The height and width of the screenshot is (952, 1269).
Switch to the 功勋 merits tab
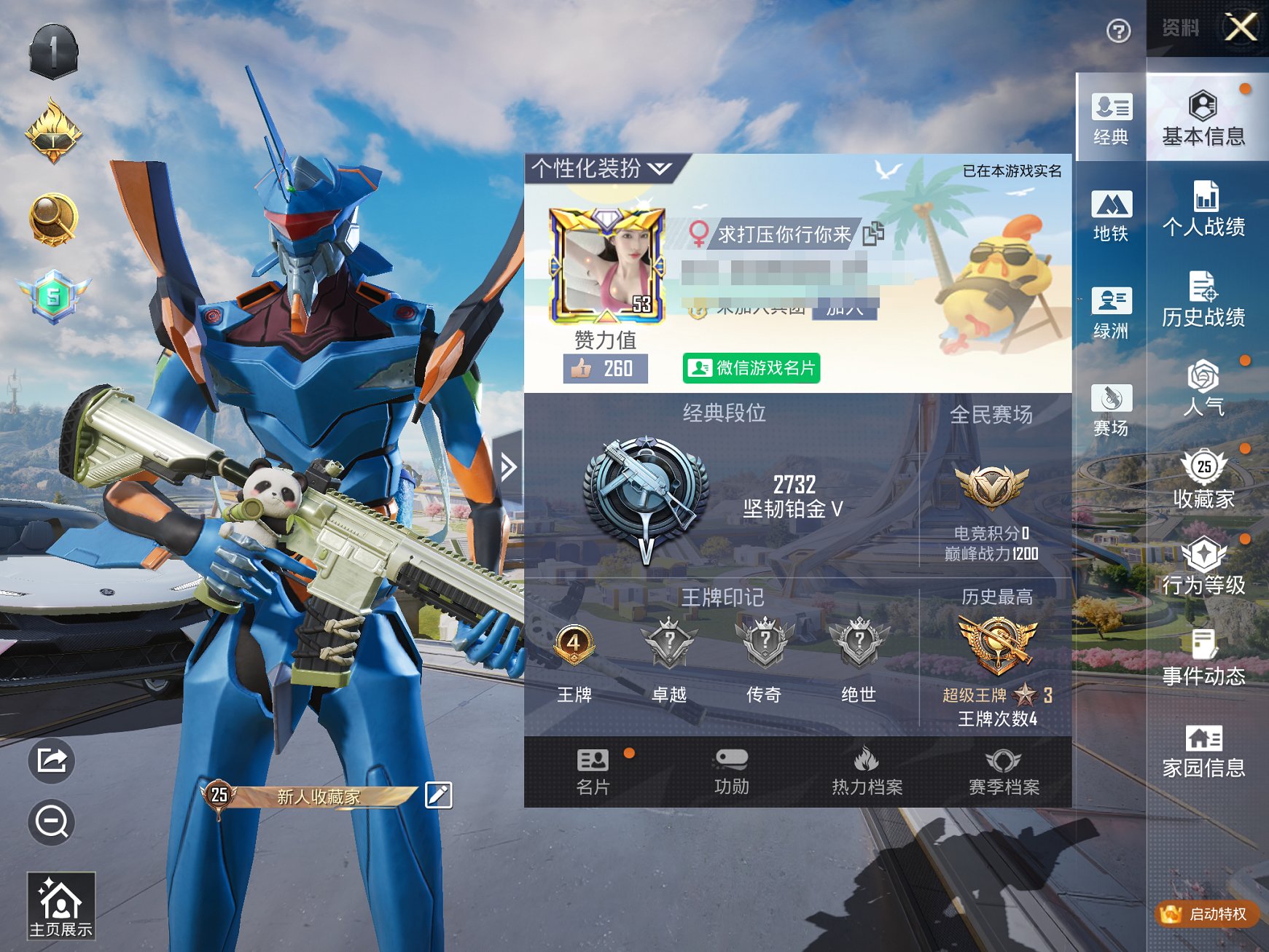[731, 771]
